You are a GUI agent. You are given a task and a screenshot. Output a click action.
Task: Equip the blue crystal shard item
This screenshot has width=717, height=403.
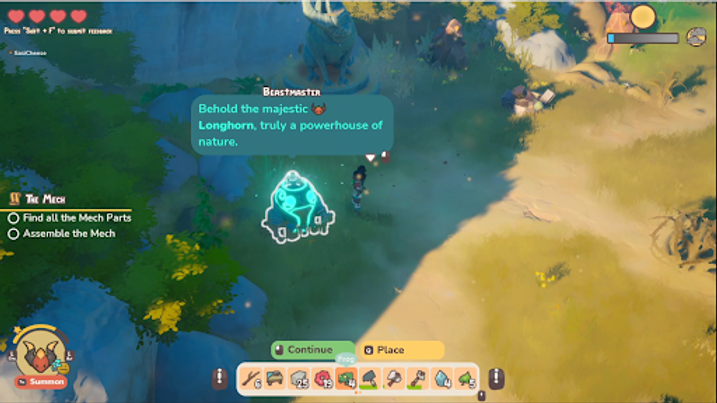(x=441, y=379)
